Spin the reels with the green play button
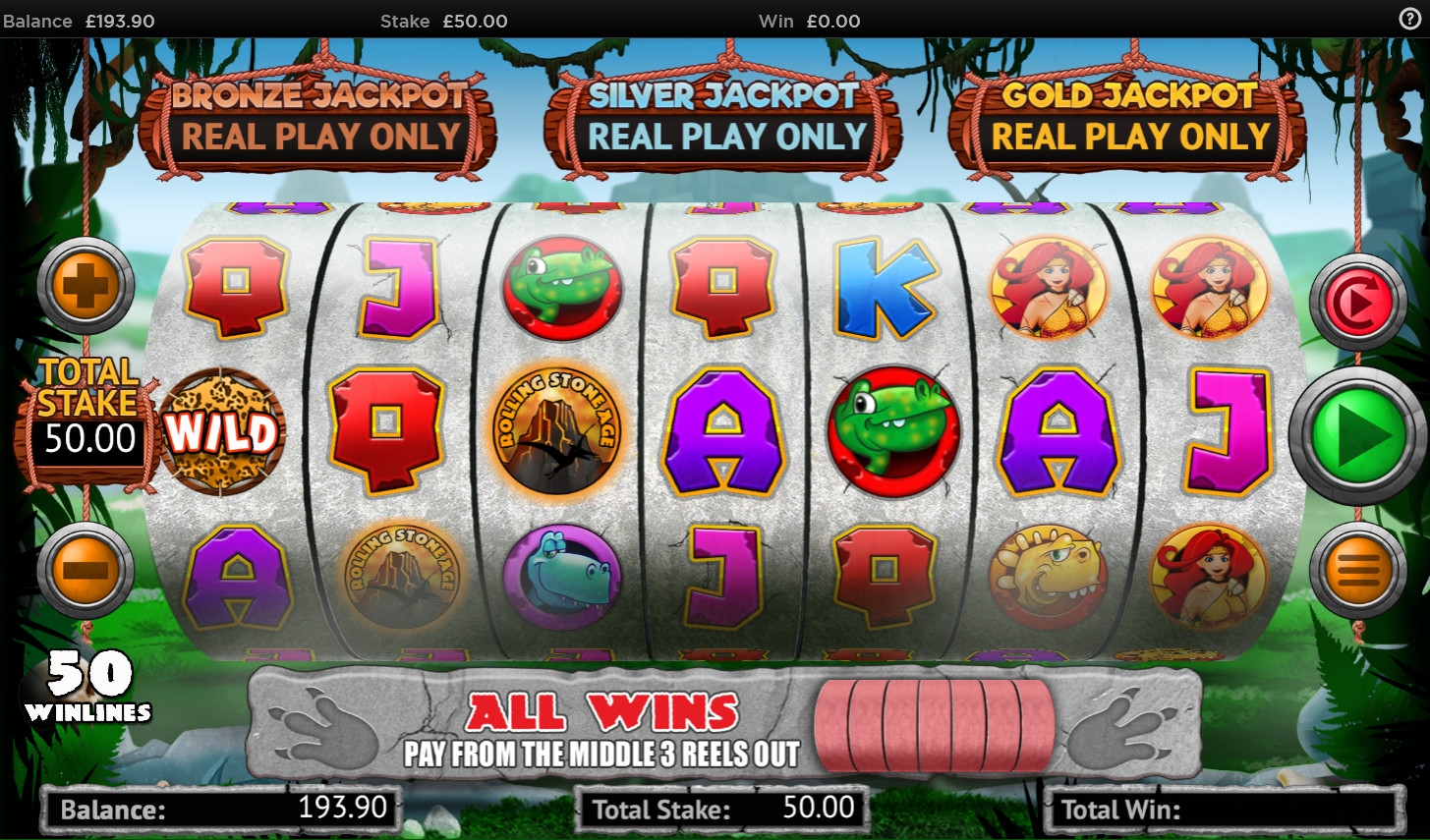Viewport: 1430px width, 840px height. pyautogui.click(x=1357, y=436)
